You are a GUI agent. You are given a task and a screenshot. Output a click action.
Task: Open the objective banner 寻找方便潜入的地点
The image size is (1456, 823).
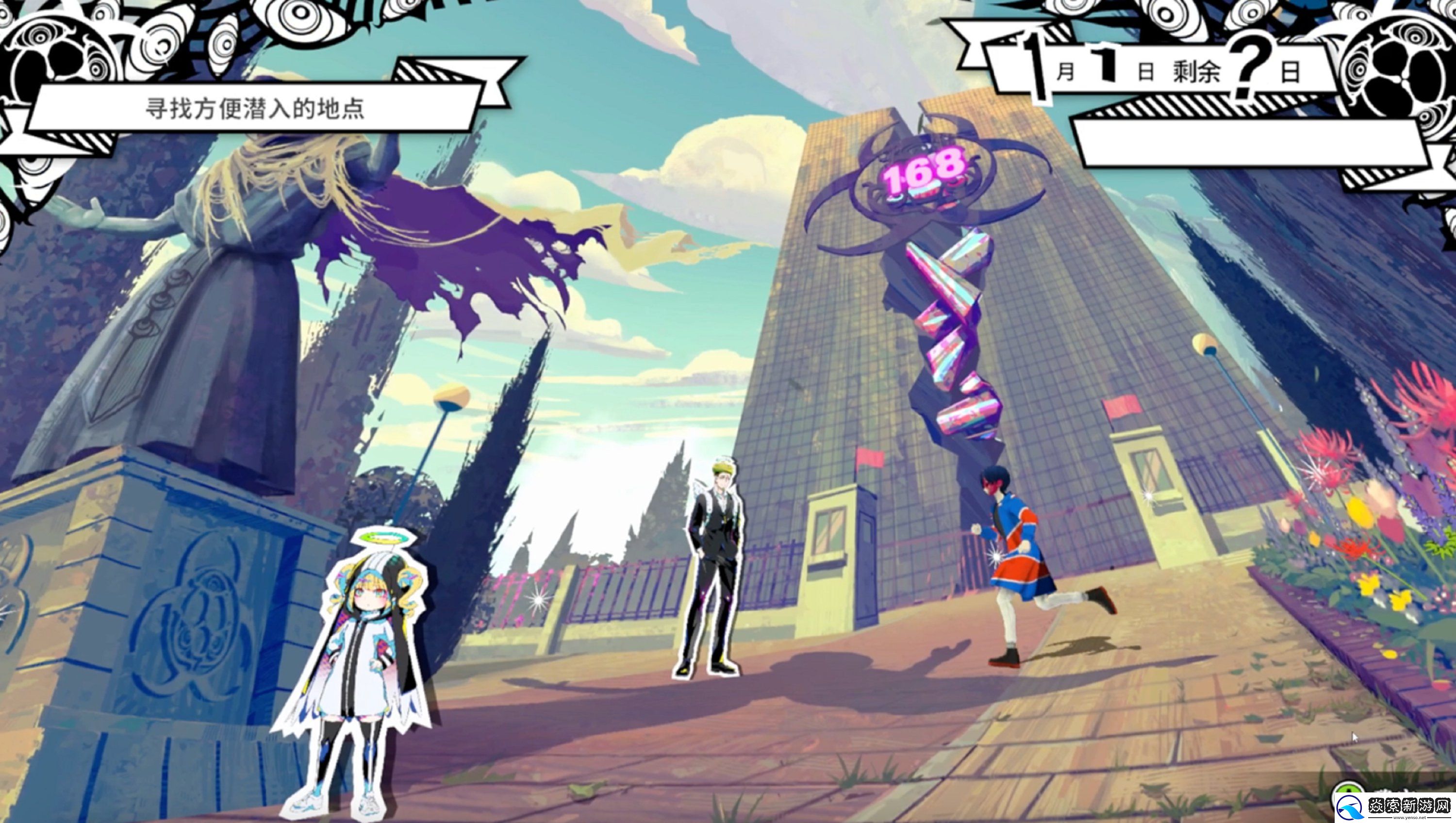click(x=254, y=108)
